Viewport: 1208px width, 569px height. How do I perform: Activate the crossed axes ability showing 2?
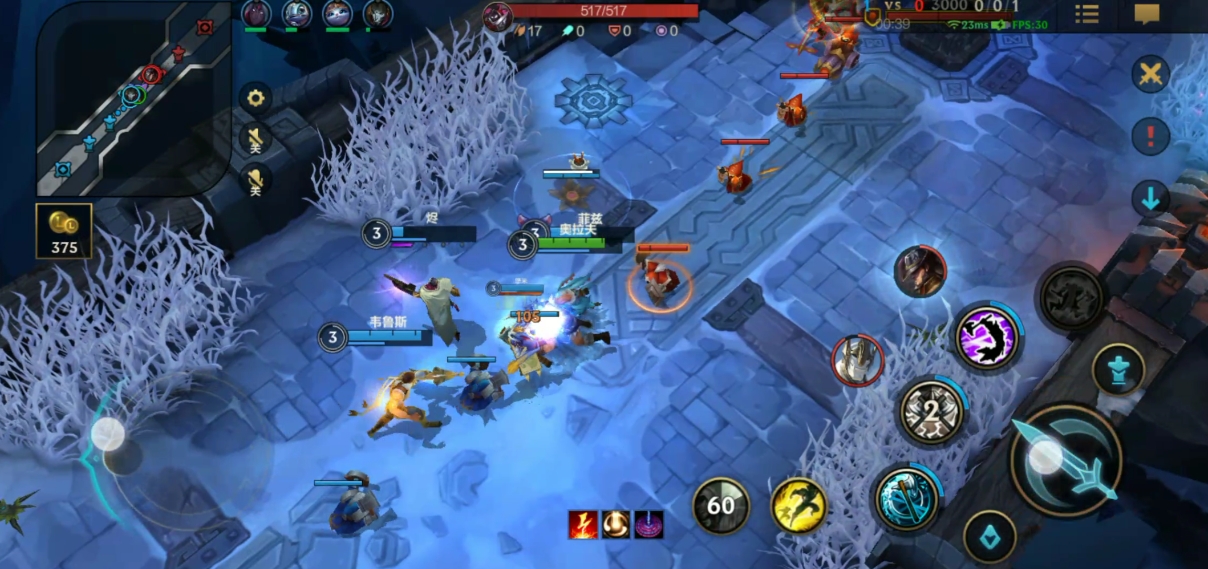pyautogui.click(x=932, y=411)
